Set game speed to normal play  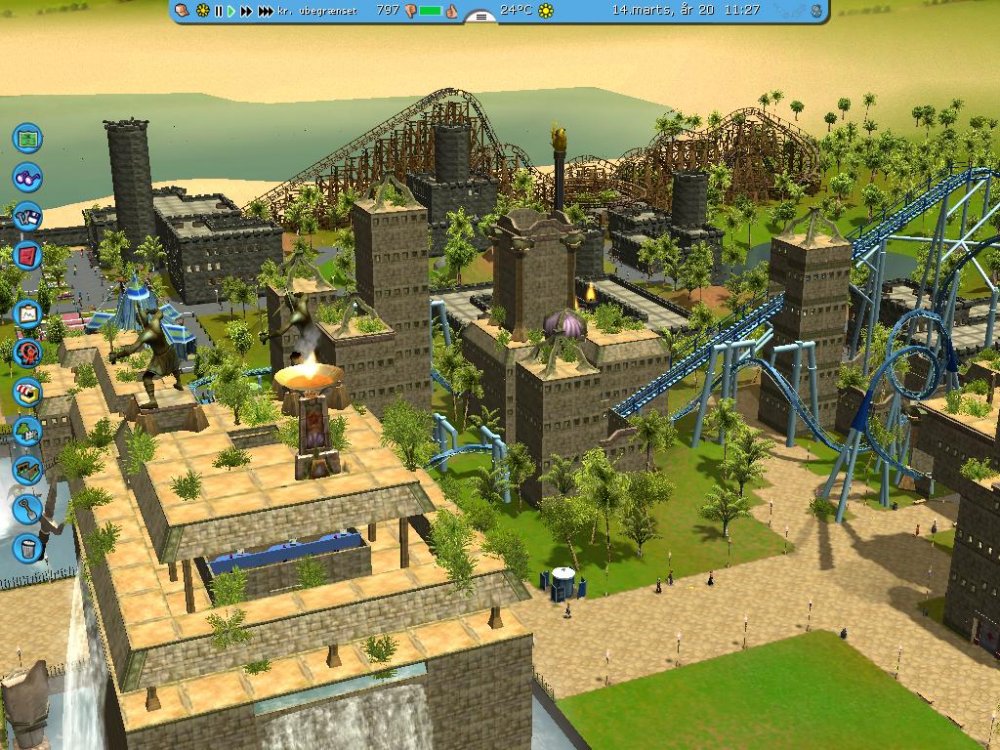click(231, 11)
